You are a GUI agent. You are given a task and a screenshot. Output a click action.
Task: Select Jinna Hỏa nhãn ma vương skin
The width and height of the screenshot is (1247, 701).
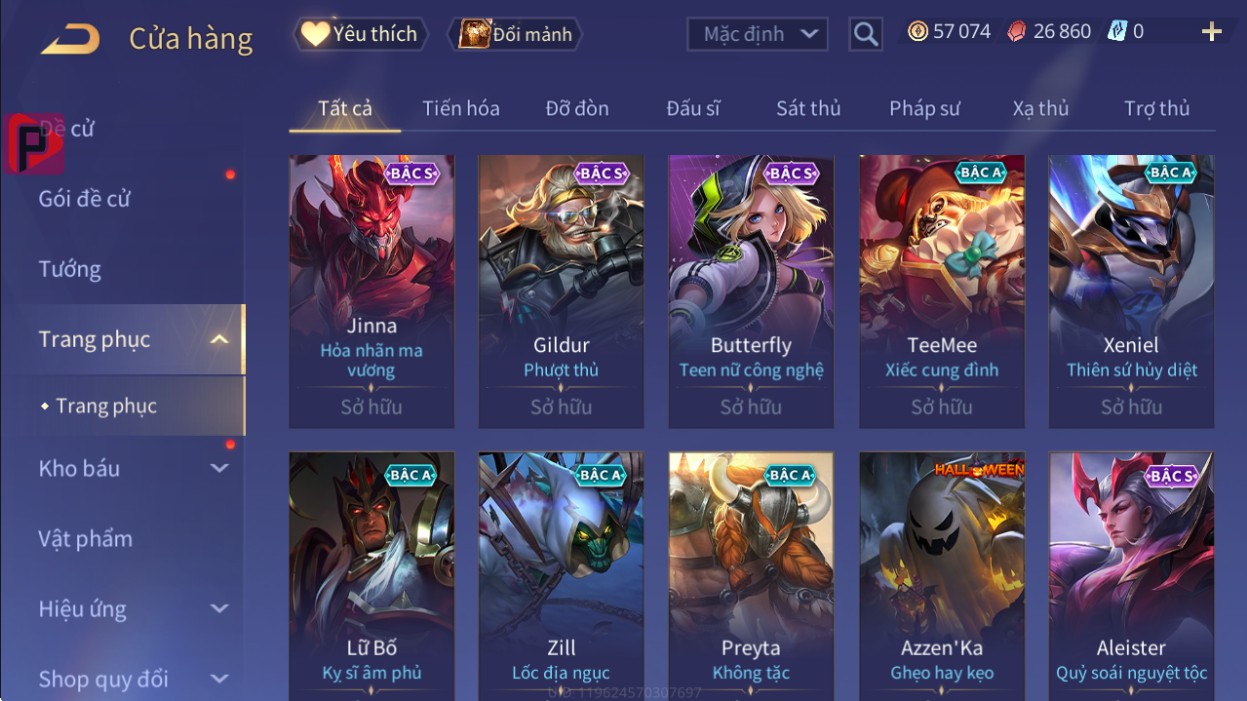point(371,290)
